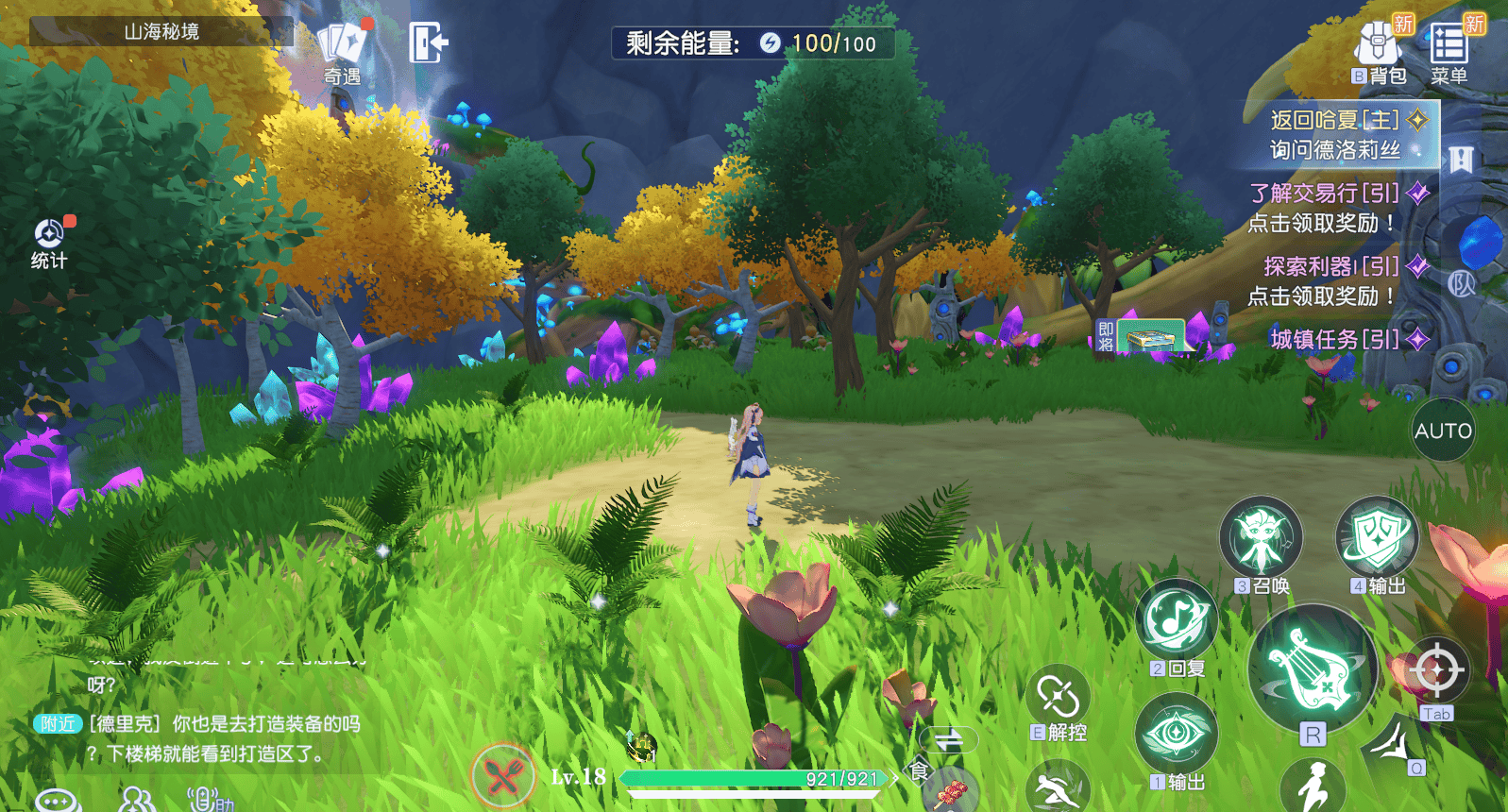Activate the 召唤 fairy summon skill

(1261, 539)
